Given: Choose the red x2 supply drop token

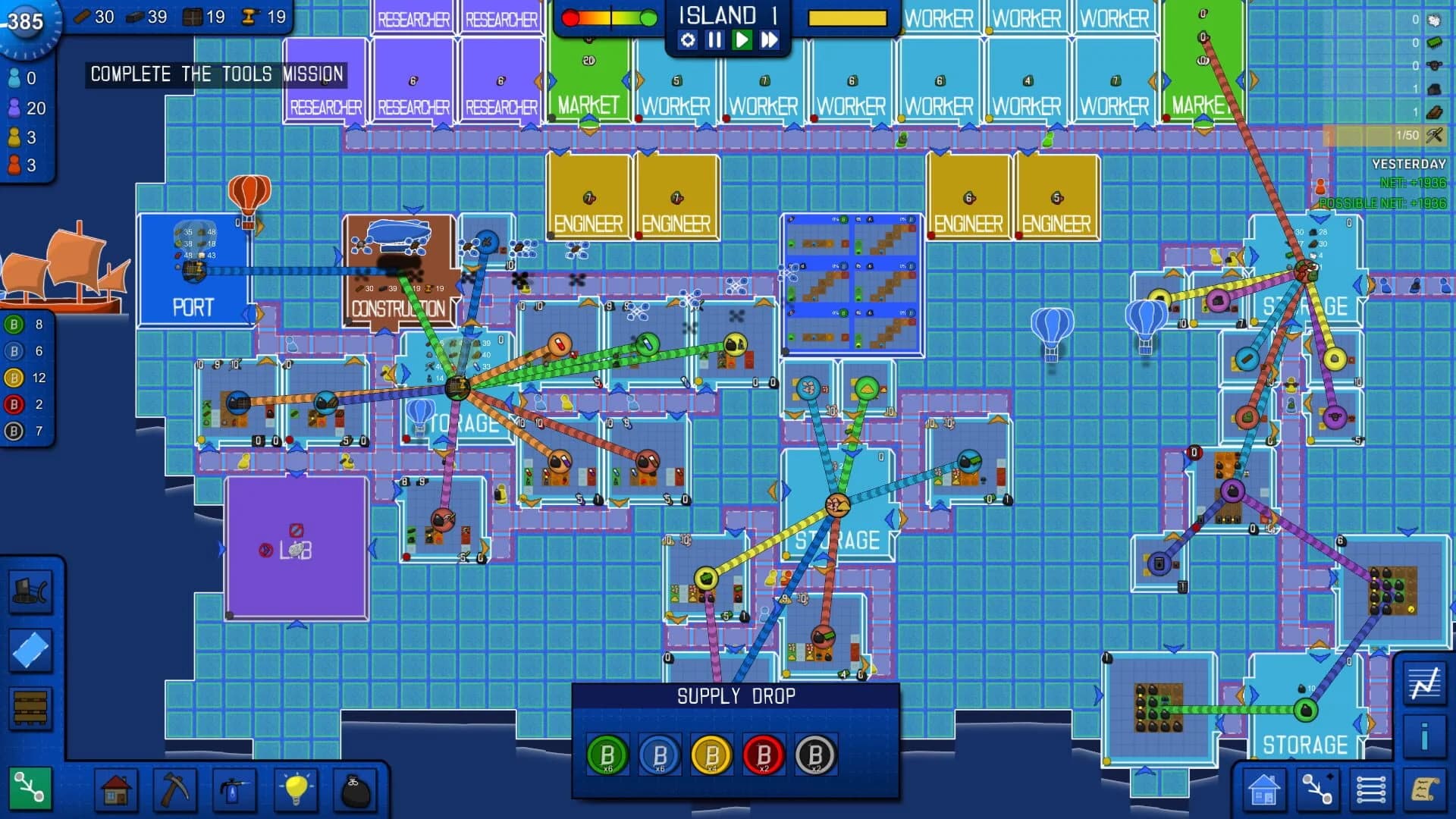Looking at the screenshot, I should [x=761, y=755].
